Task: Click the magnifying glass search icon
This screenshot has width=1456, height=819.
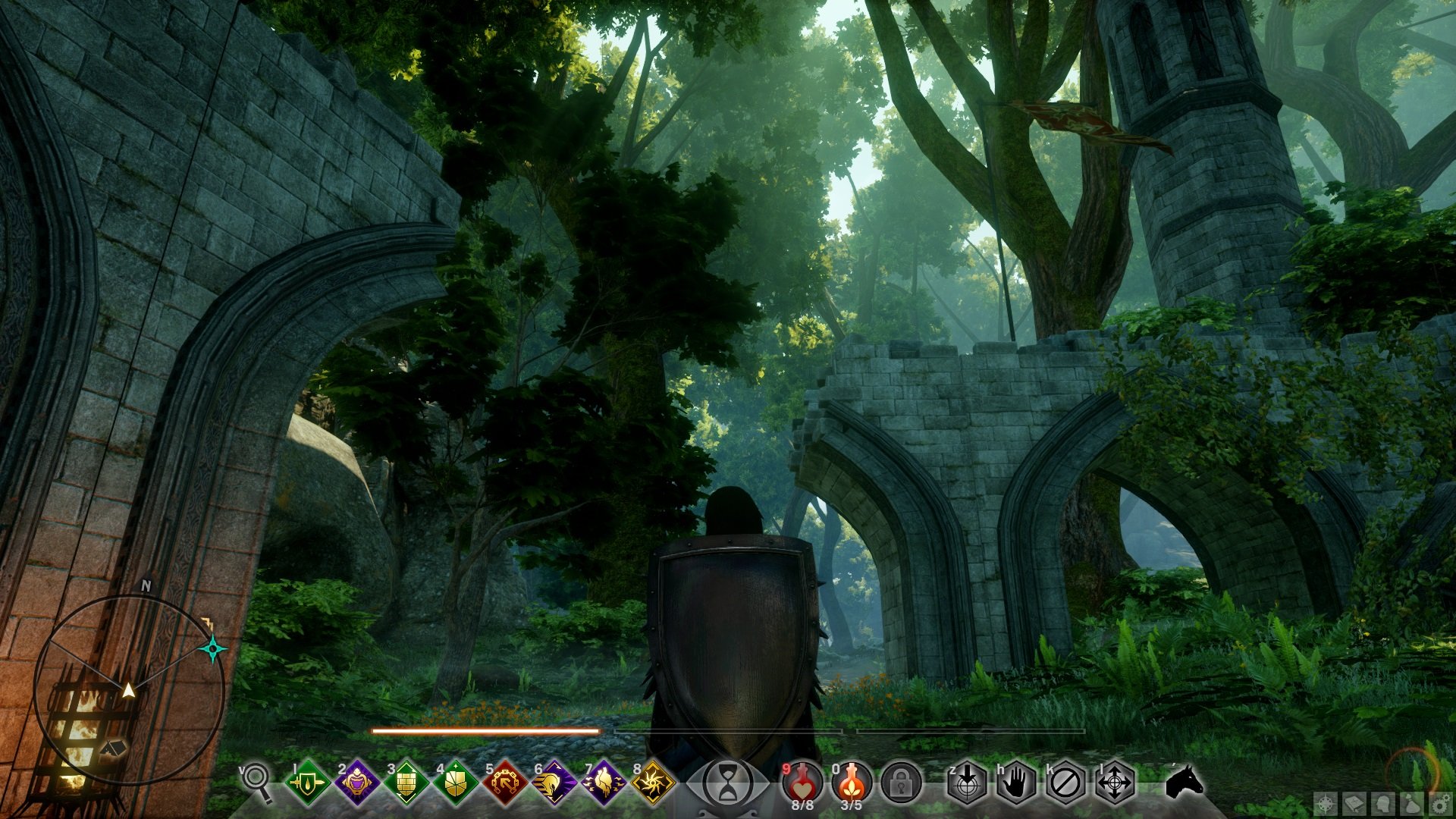Action: (256, 781)
